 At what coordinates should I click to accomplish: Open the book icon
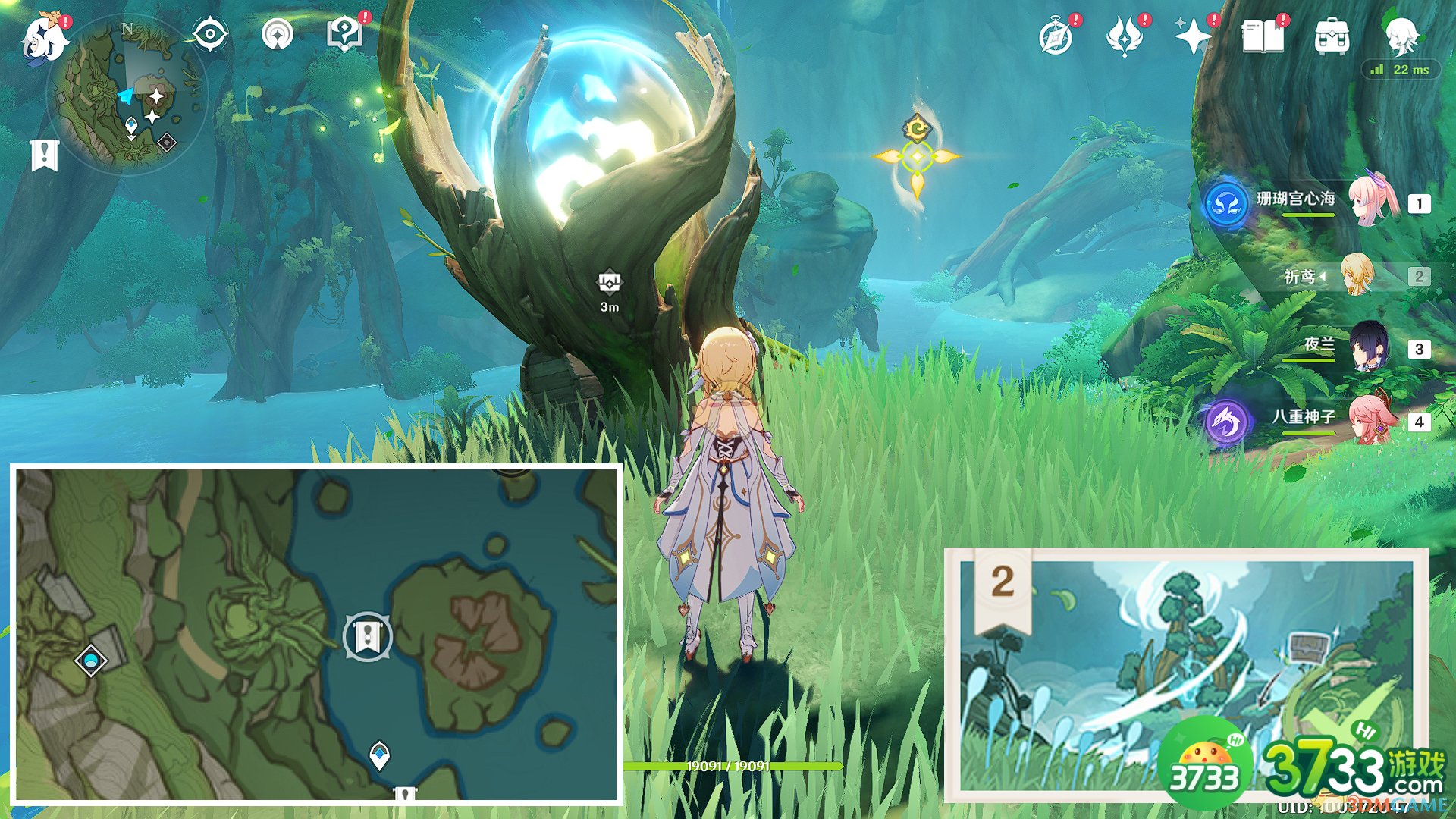point(1263,36)
